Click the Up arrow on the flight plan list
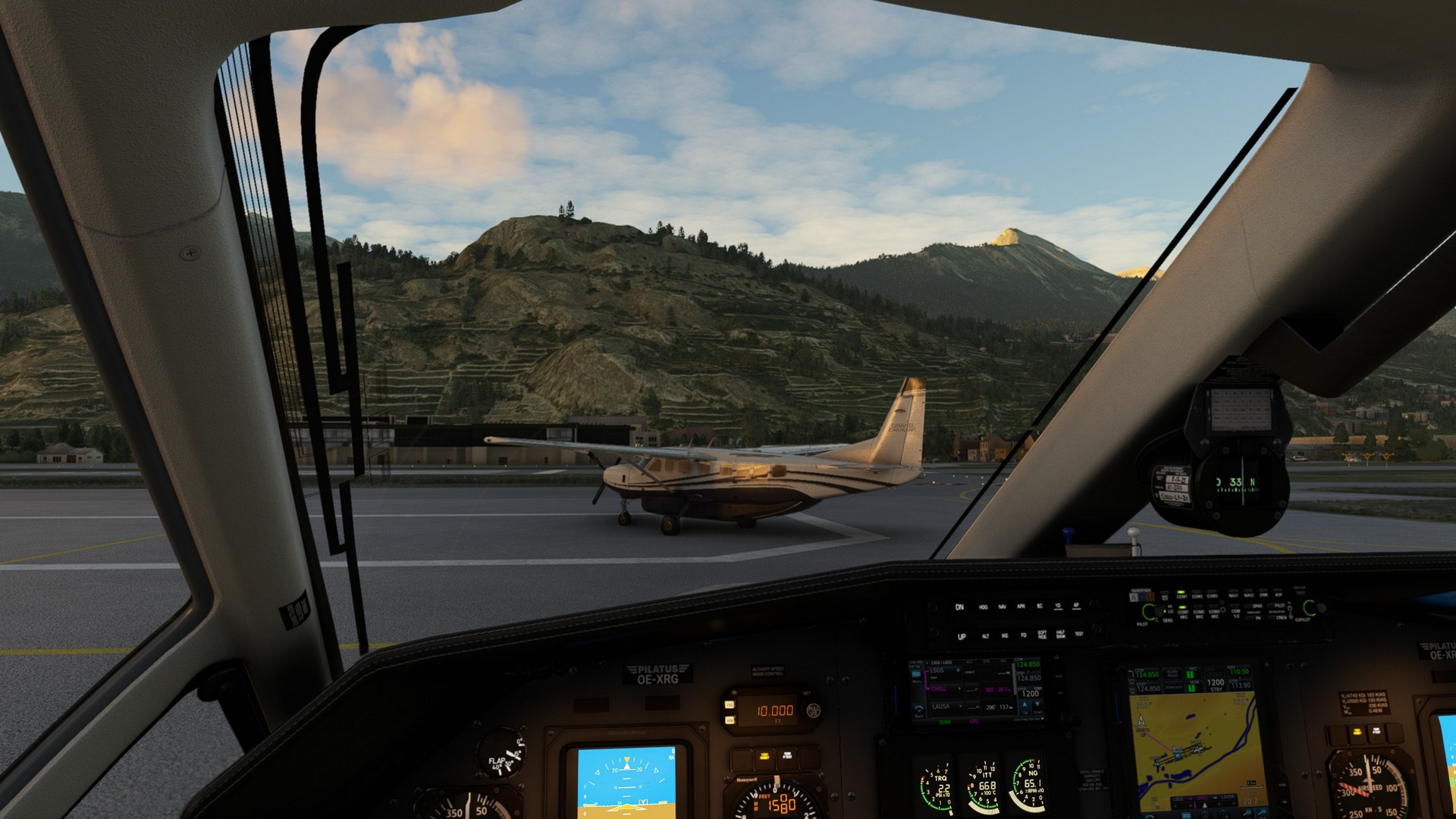This screenshot has height=819, width=1456. click(1025, 704)
